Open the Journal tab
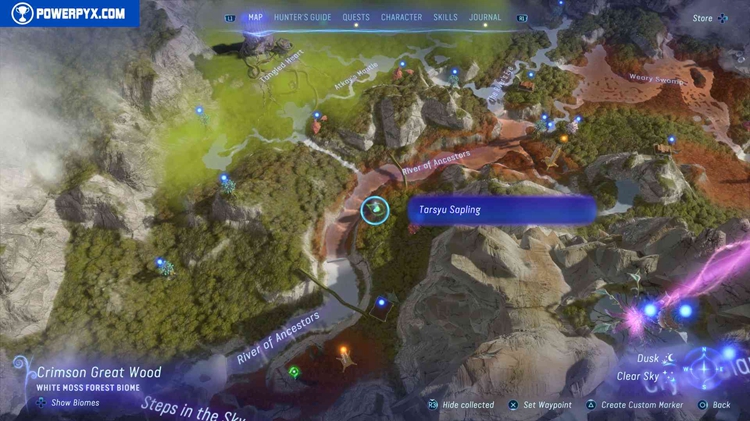Image resolution: width=750 pixels, height=421 pixels. (486, 17)
